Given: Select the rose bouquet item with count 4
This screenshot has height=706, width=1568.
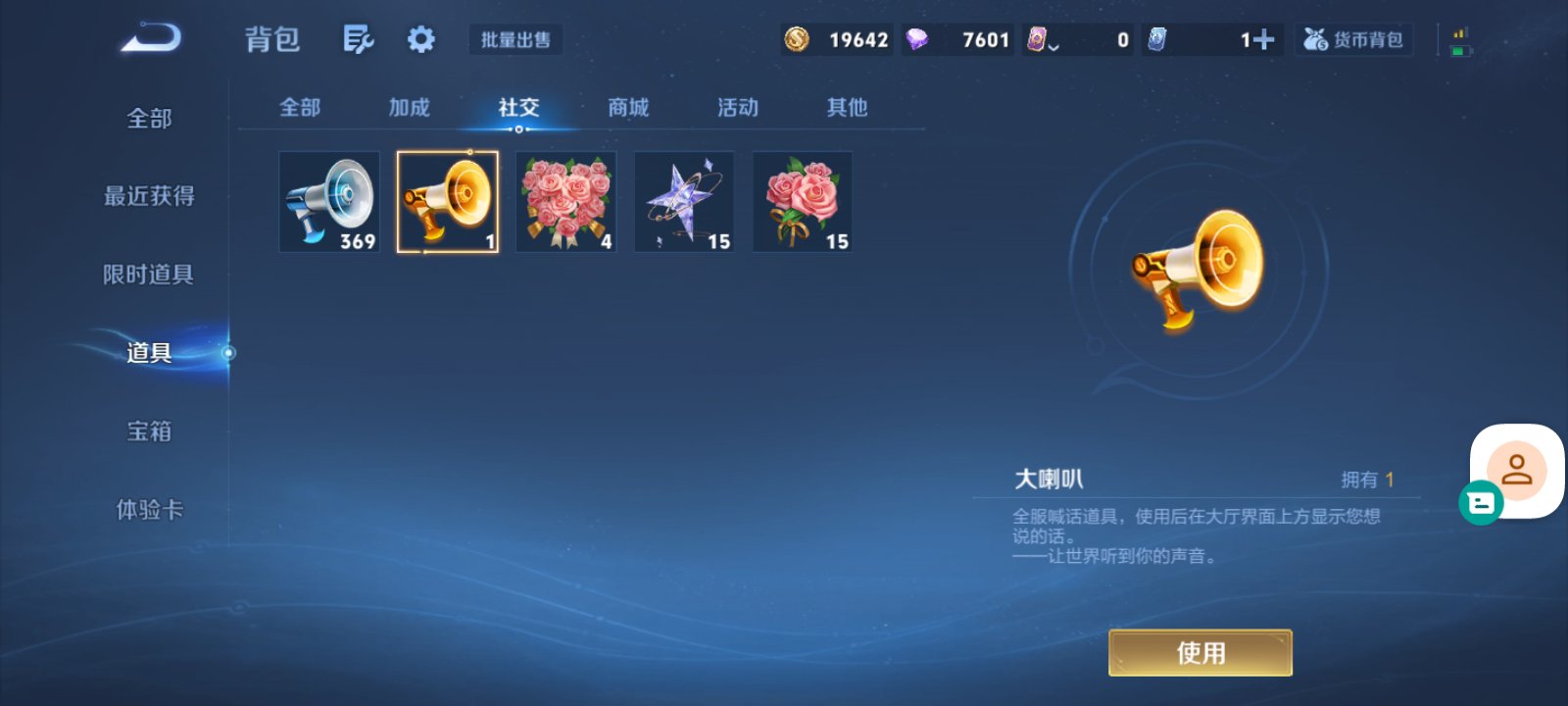Looking at the screenshot, I should (565, 201).
